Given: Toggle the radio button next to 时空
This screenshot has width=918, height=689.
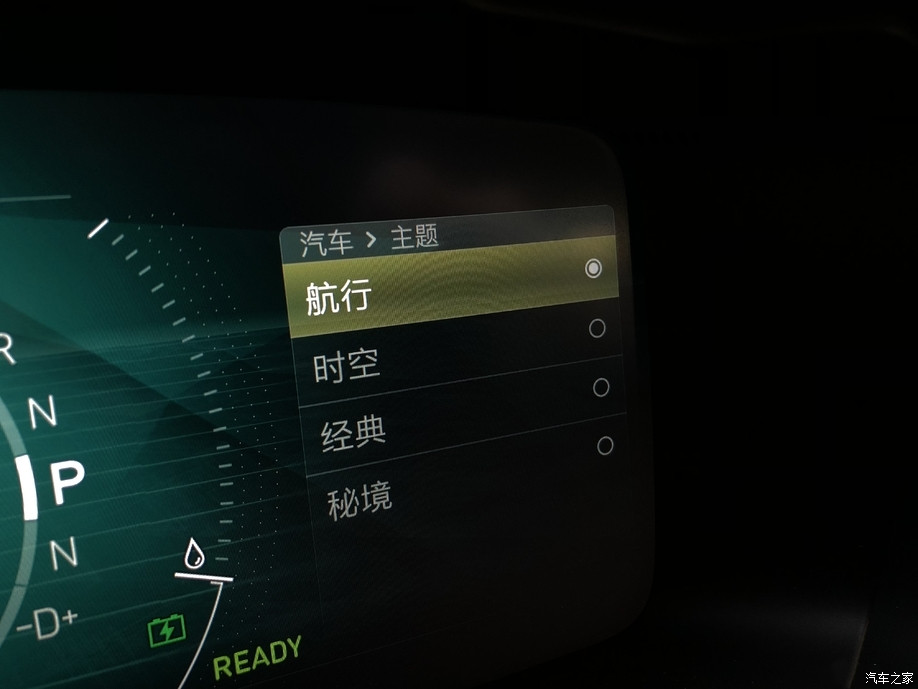Looking at the screenshot, I should click(x=597, y=328).
